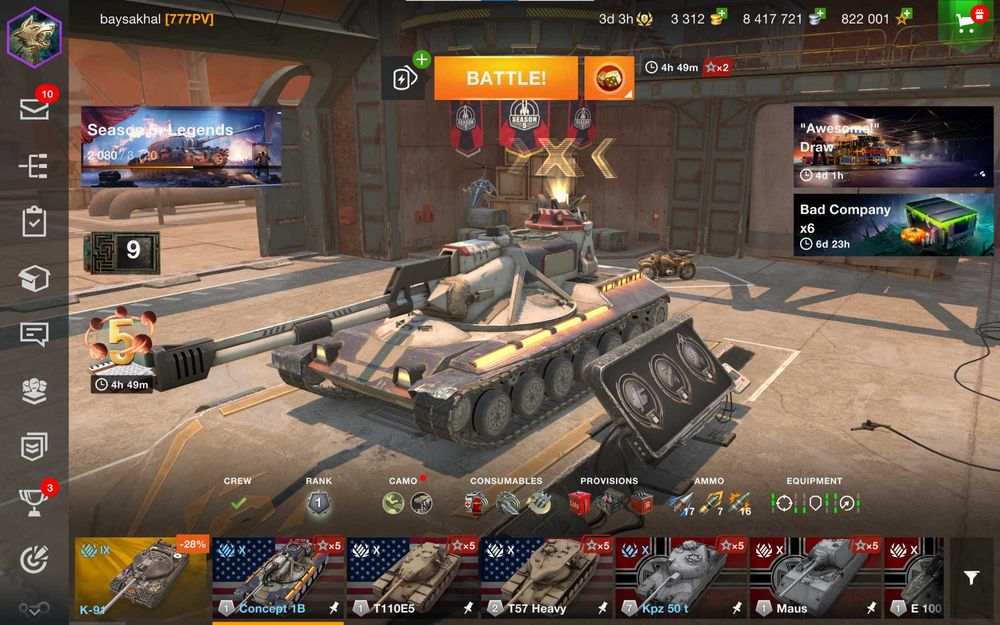Select the K-91 tank in the carousel
This screenshot has width=1000, height=625.
[141, 578]
